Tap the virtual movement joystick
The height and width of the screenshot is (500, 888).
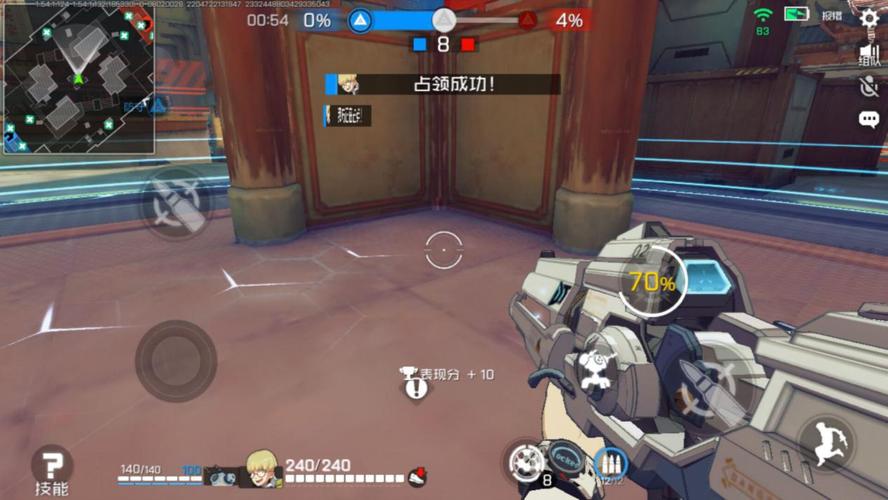[x=176, y=360]
